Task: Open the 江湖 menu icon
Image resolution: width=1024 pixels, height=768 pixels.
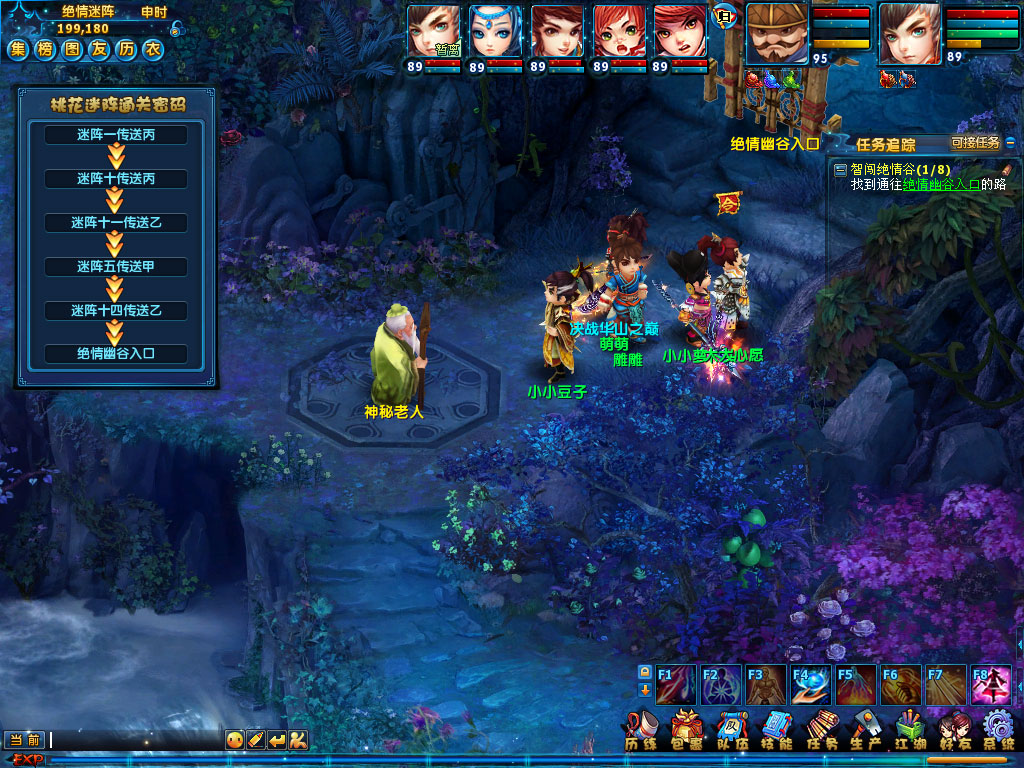Action: (x=909, y=728)
